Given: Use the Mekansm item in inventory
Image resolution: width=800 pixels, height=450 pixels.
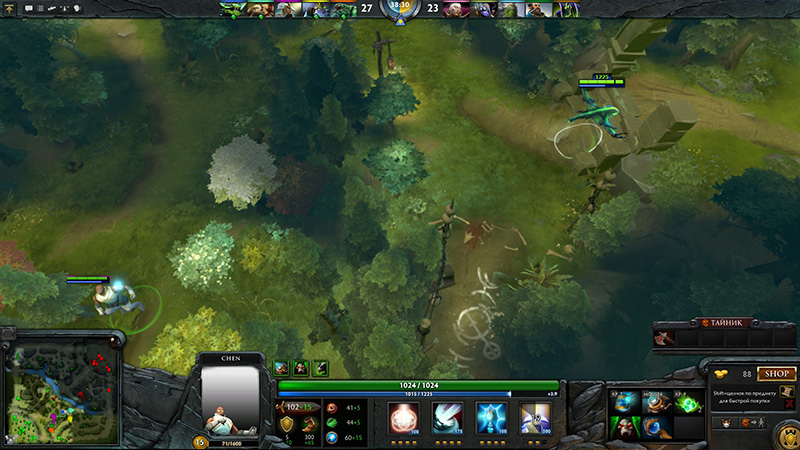Looking at the screenshot, I should coord(655,403).
